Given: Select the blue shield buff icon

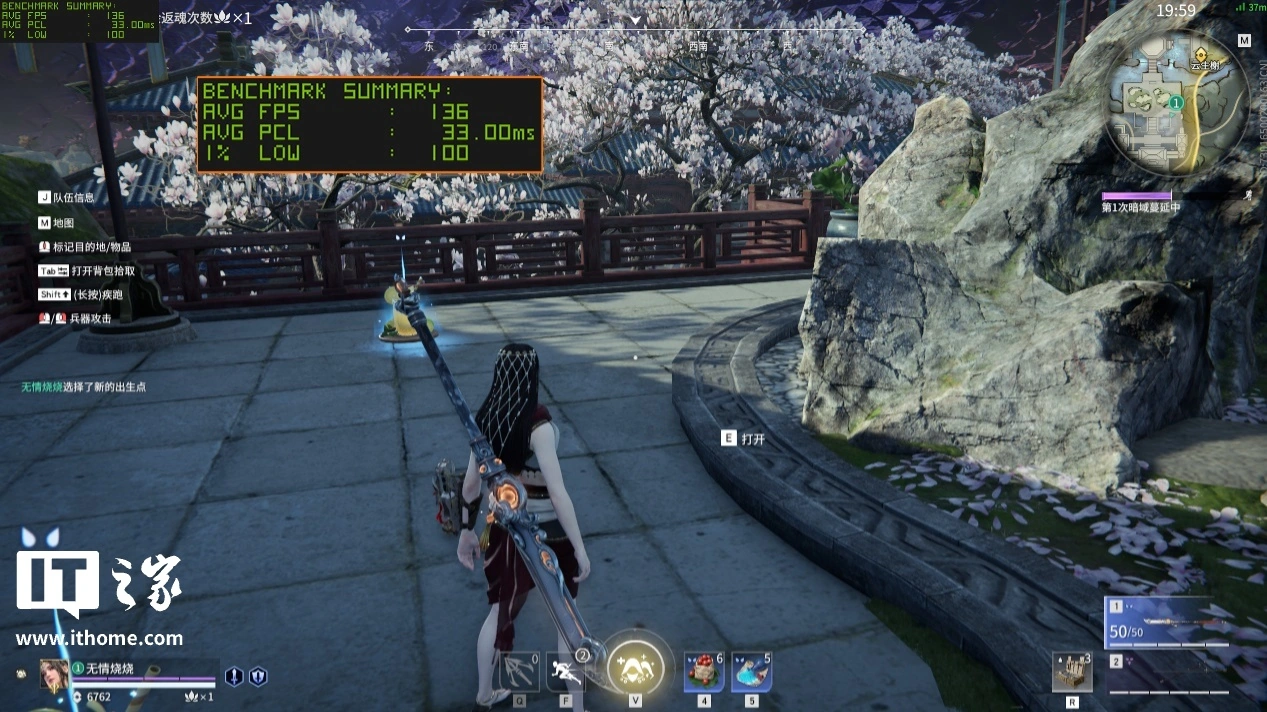Looking at the screenshot, I should [258, 677].
